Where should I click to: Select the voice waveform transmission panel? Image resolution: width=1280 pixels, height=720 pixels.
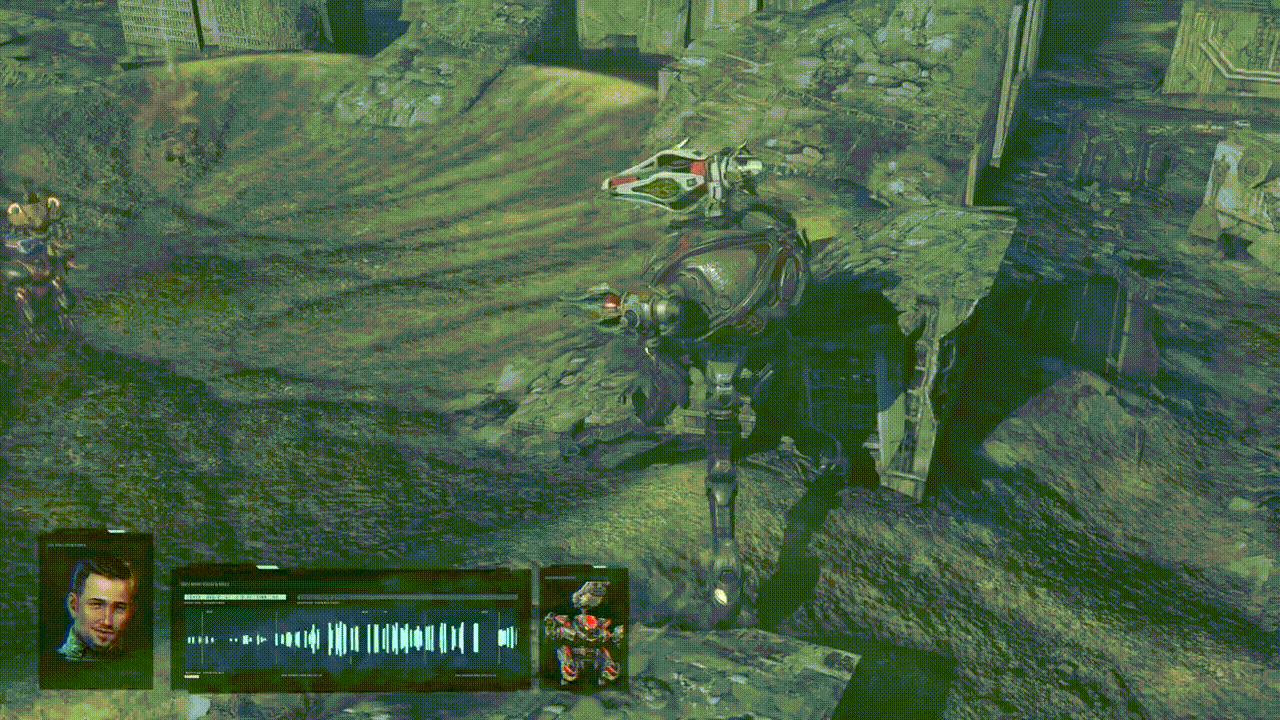(x=350, y=631)
